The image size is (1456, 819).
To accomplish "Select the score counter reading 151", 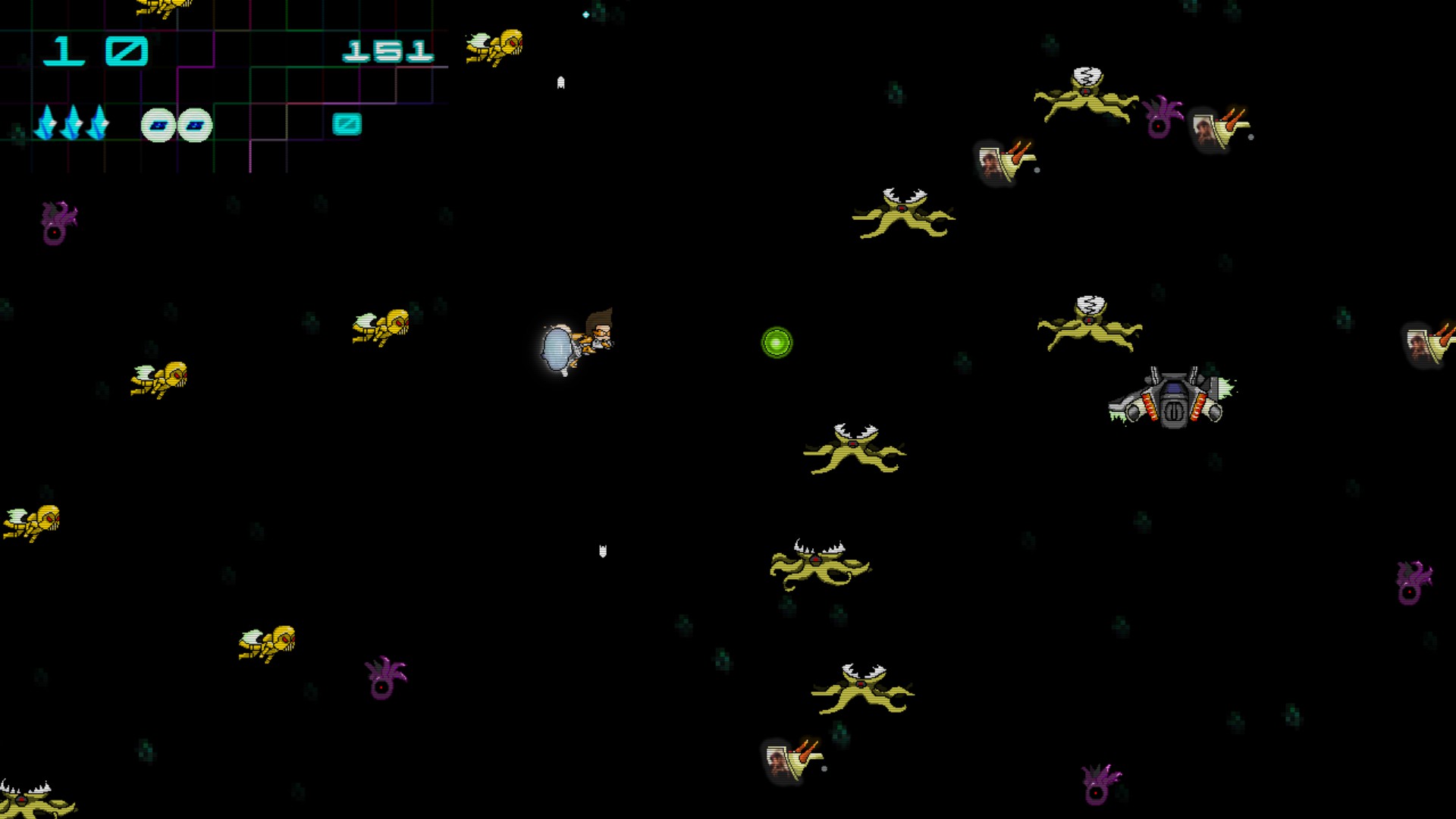I will [x=387, y=49].
